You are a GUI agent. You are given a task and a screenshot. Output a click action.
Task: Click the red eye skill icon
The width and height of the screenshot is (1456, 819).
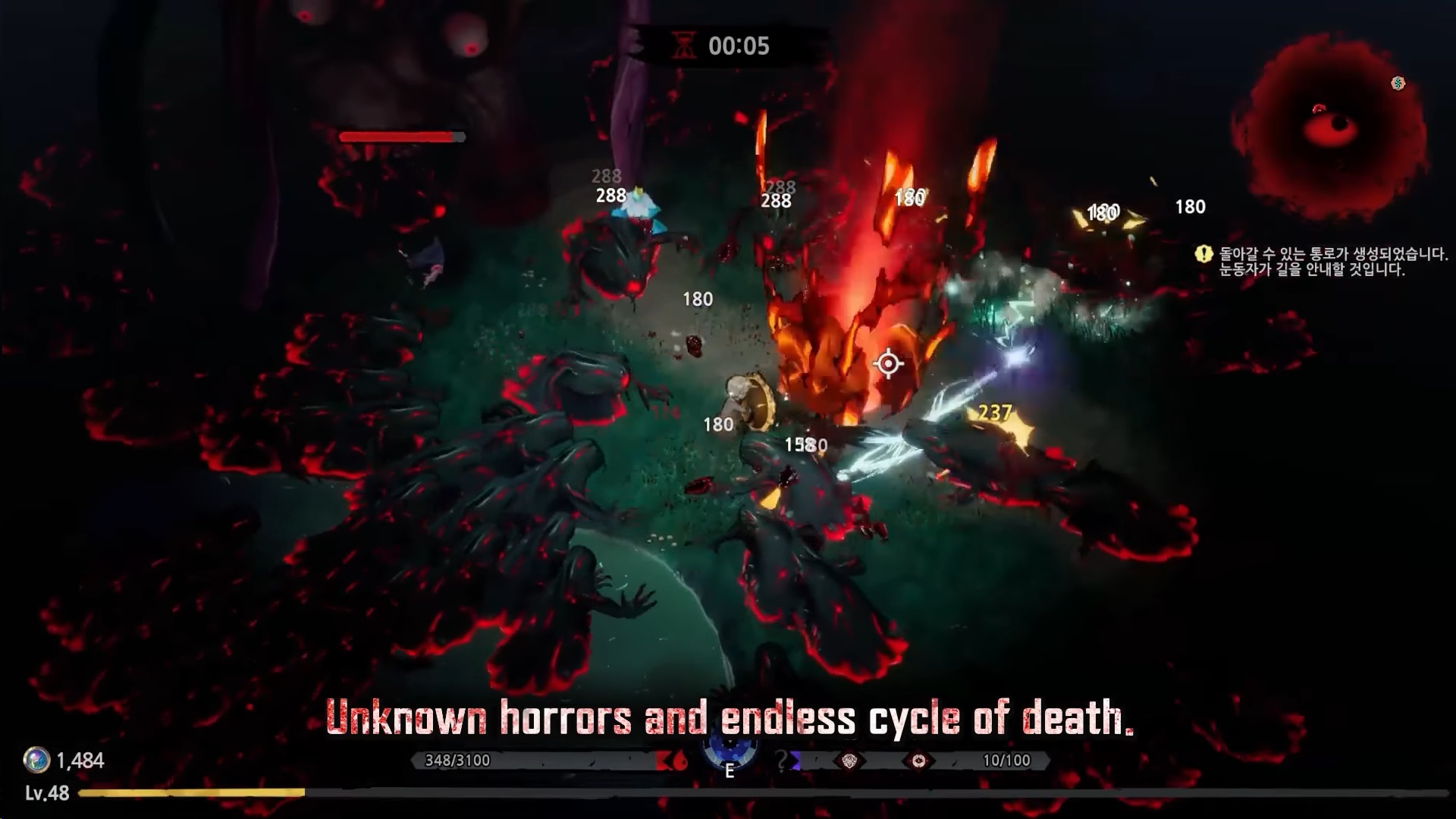coord(918,761)
